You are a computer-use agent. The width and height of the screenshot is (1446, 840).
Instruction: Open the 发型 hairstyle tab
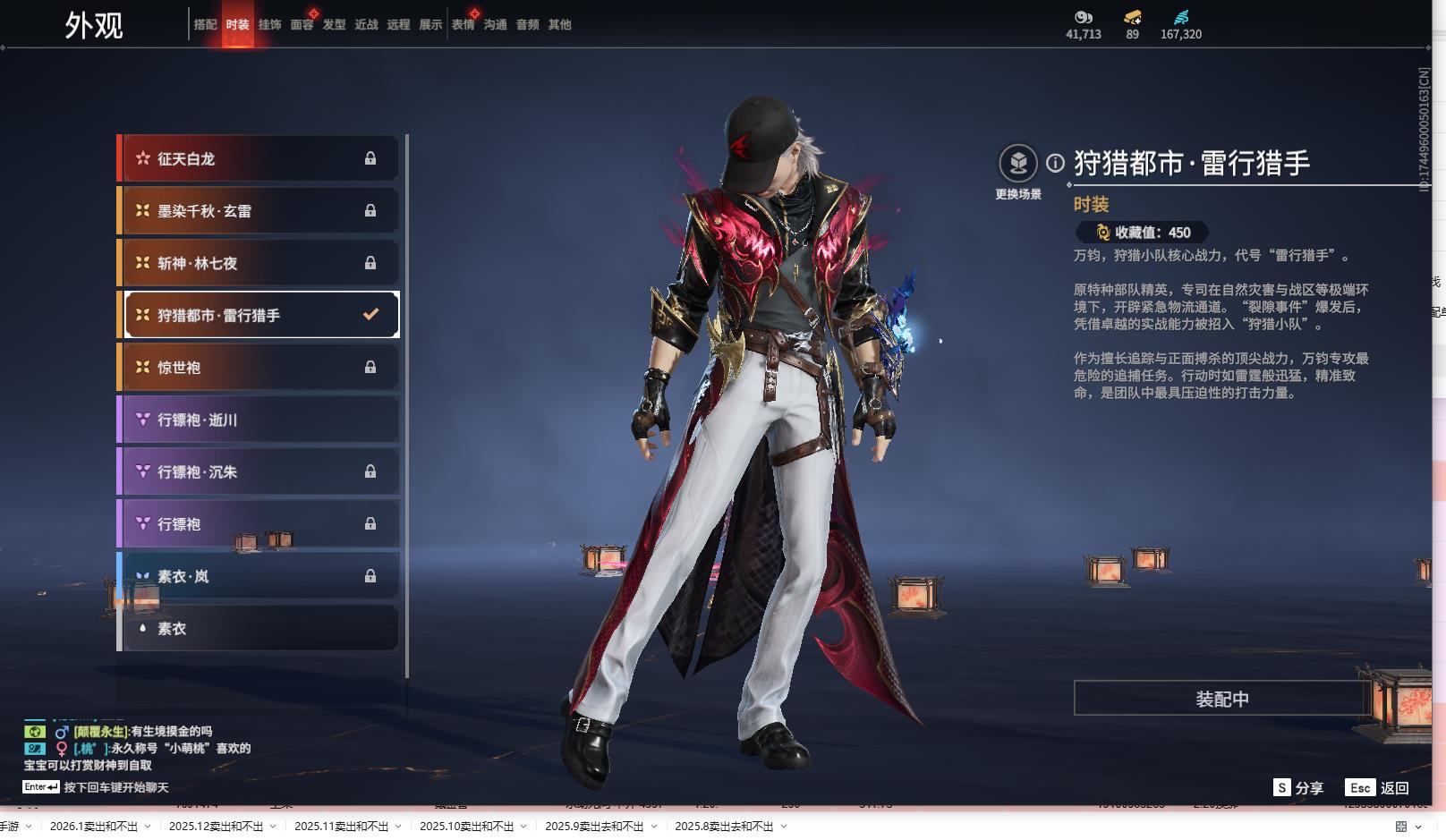tap(334, 25)
